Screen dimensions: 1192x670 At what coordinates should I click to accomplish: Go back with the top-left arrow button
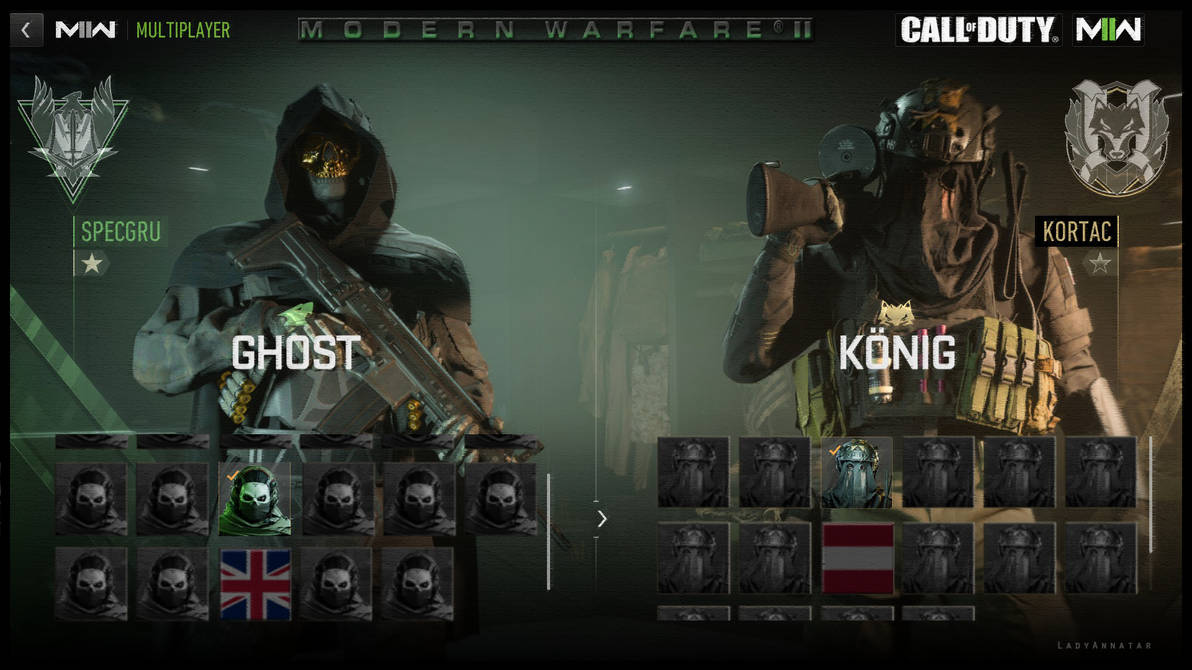click(x=26, y=30)
